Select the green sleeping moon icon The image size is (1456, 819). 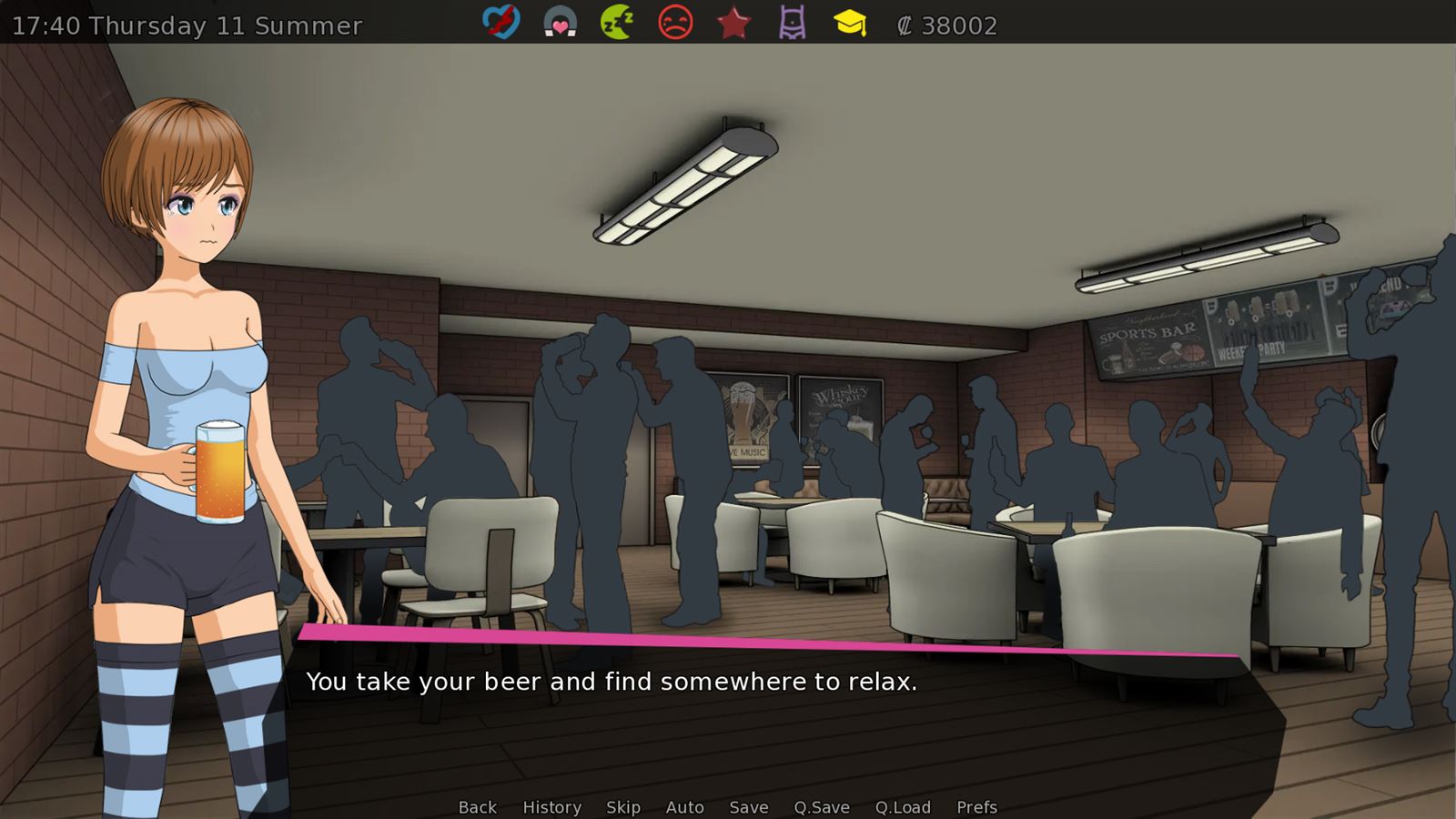tap(617, 23)
